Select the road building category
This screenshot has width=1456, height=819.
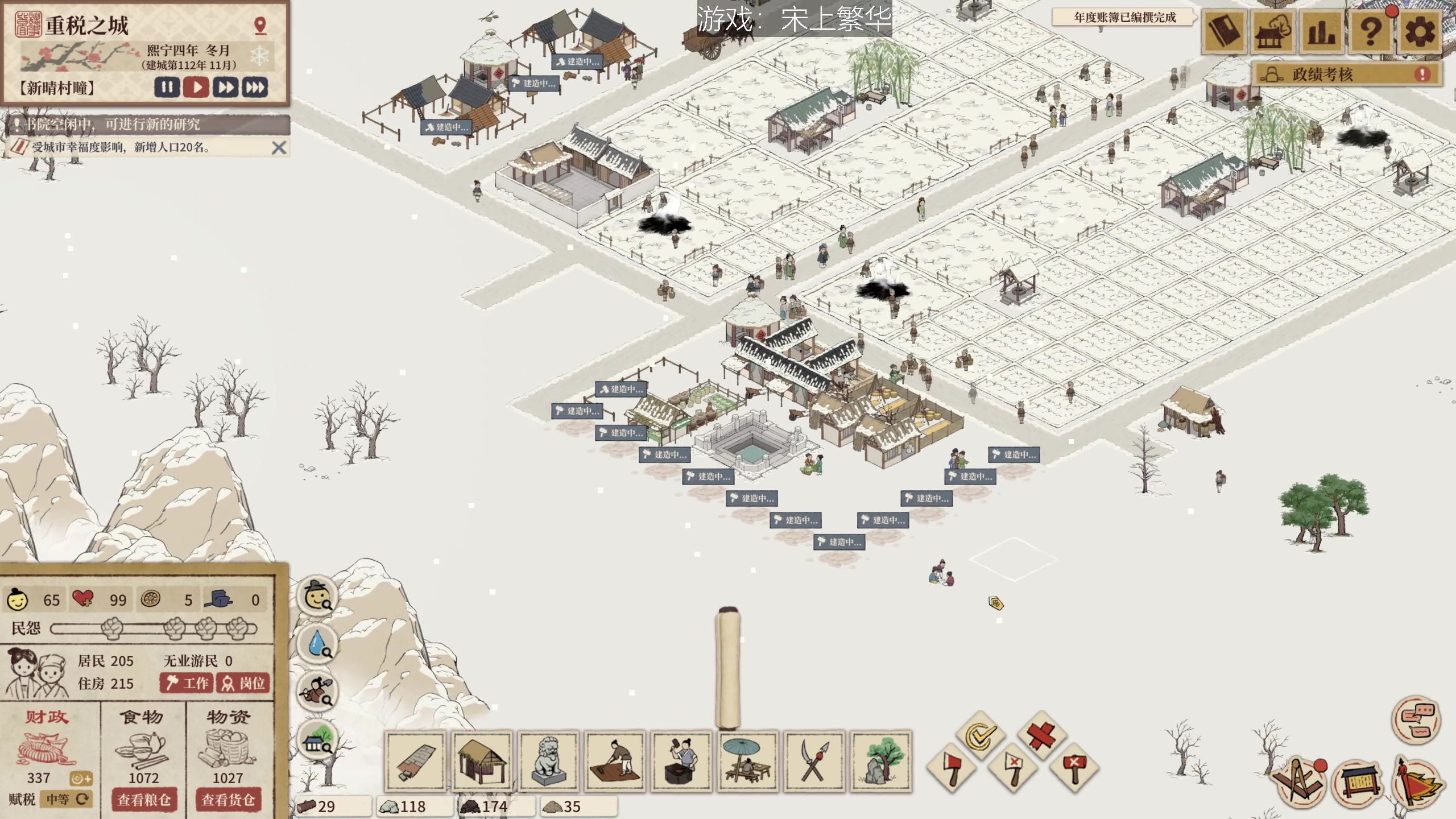click(x=415, y=762)
